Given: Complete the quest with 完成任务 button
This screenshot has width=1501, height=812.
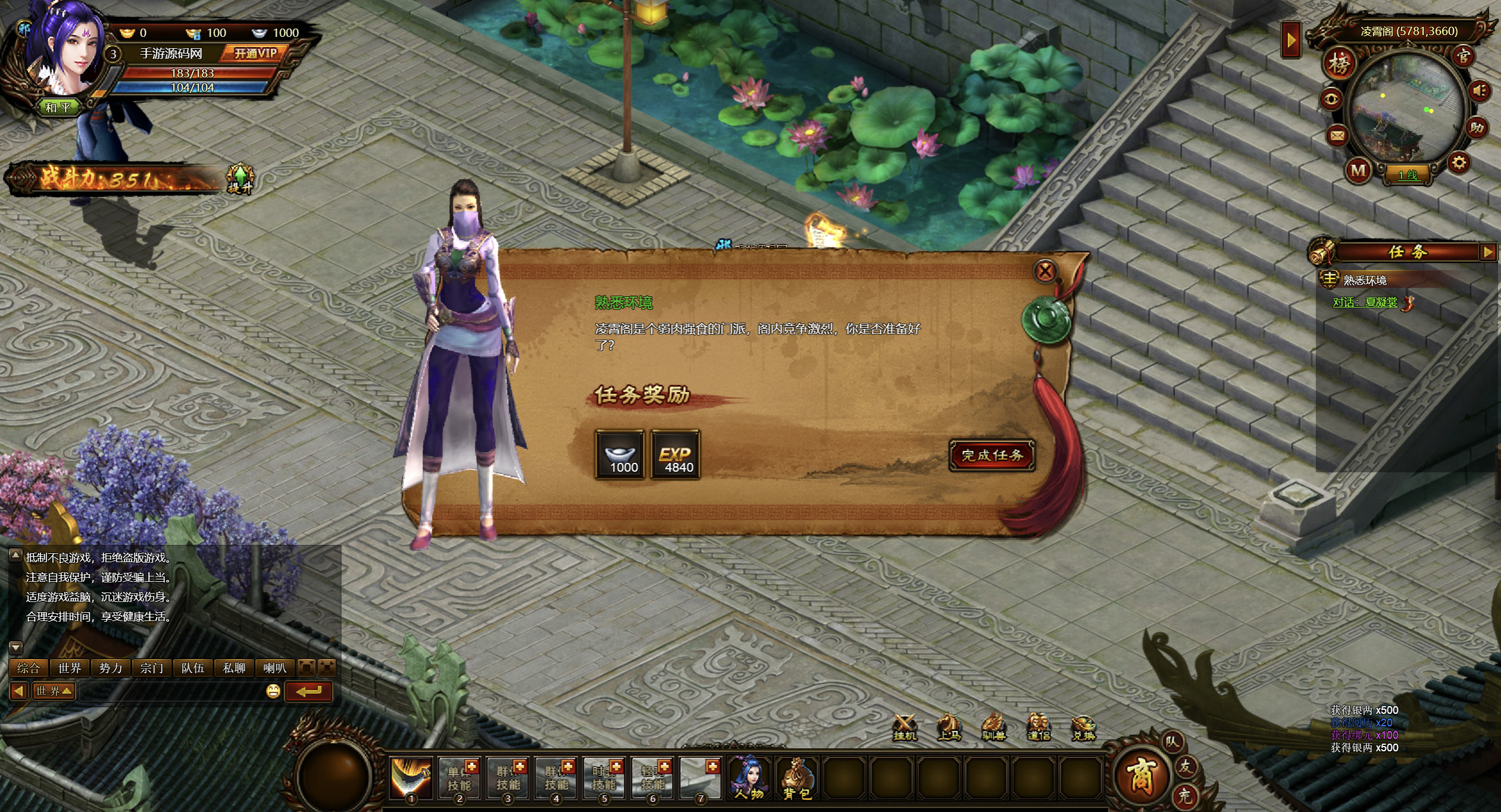Looking at the screenshot, I should point(992,456).
